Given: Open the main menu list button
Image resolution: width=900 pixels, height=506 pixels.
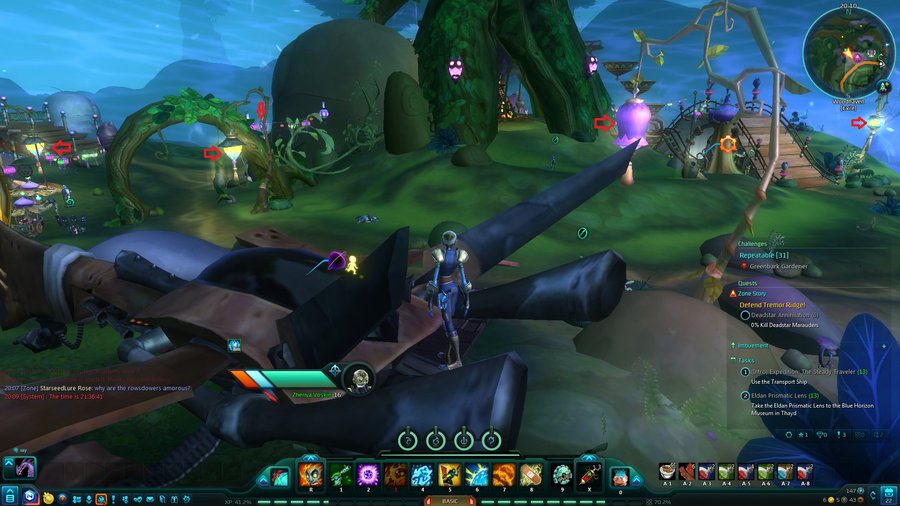Looking at the screenshot, I should (x=10, y=495).
